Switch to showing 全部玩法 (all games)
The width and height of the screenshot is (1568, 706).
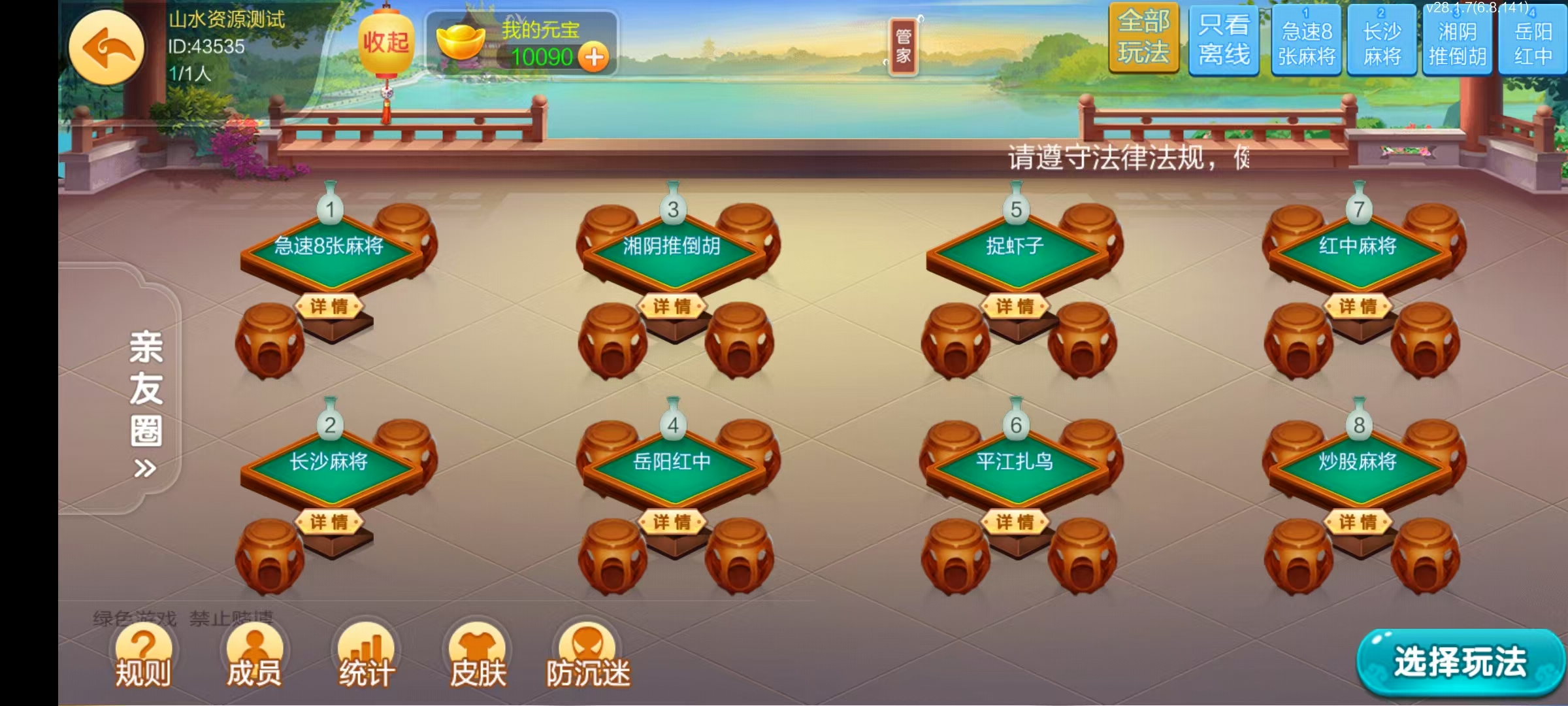(1144, 41)
